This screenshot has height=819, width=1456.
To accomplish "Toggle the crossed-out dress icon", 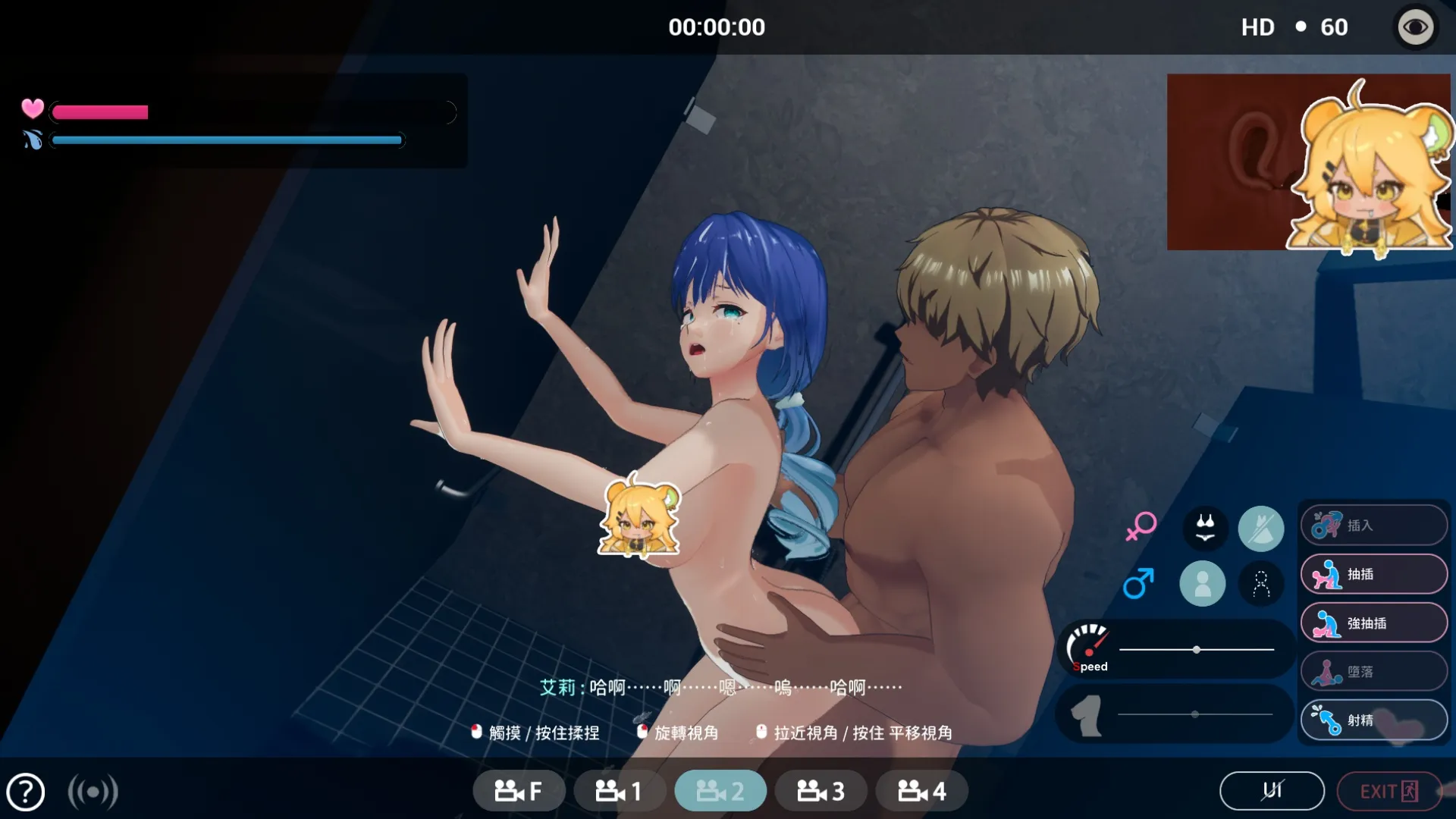I will (x=1260, y=529).
